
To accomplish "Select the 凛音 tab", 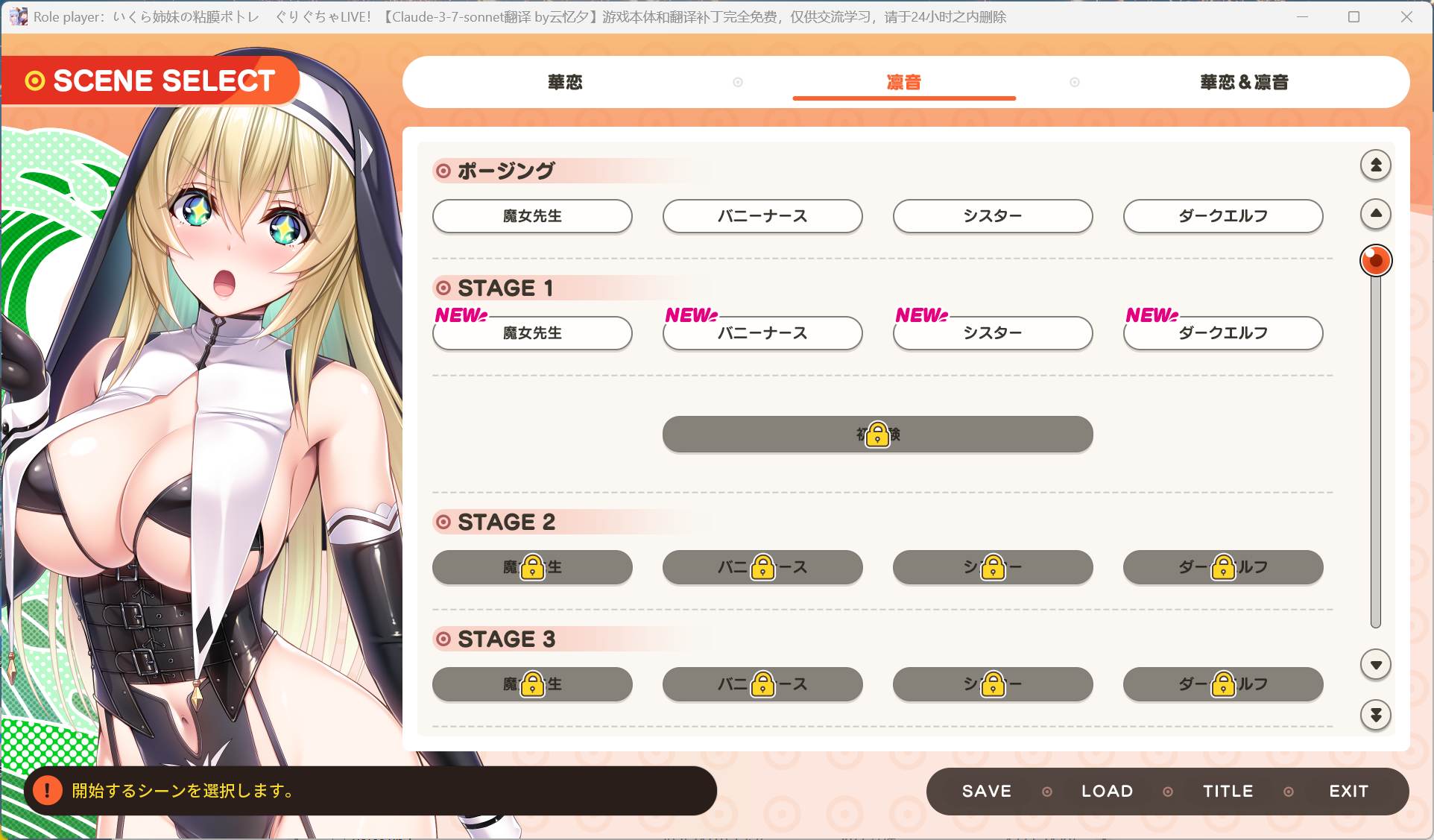I will coord(904,82).
